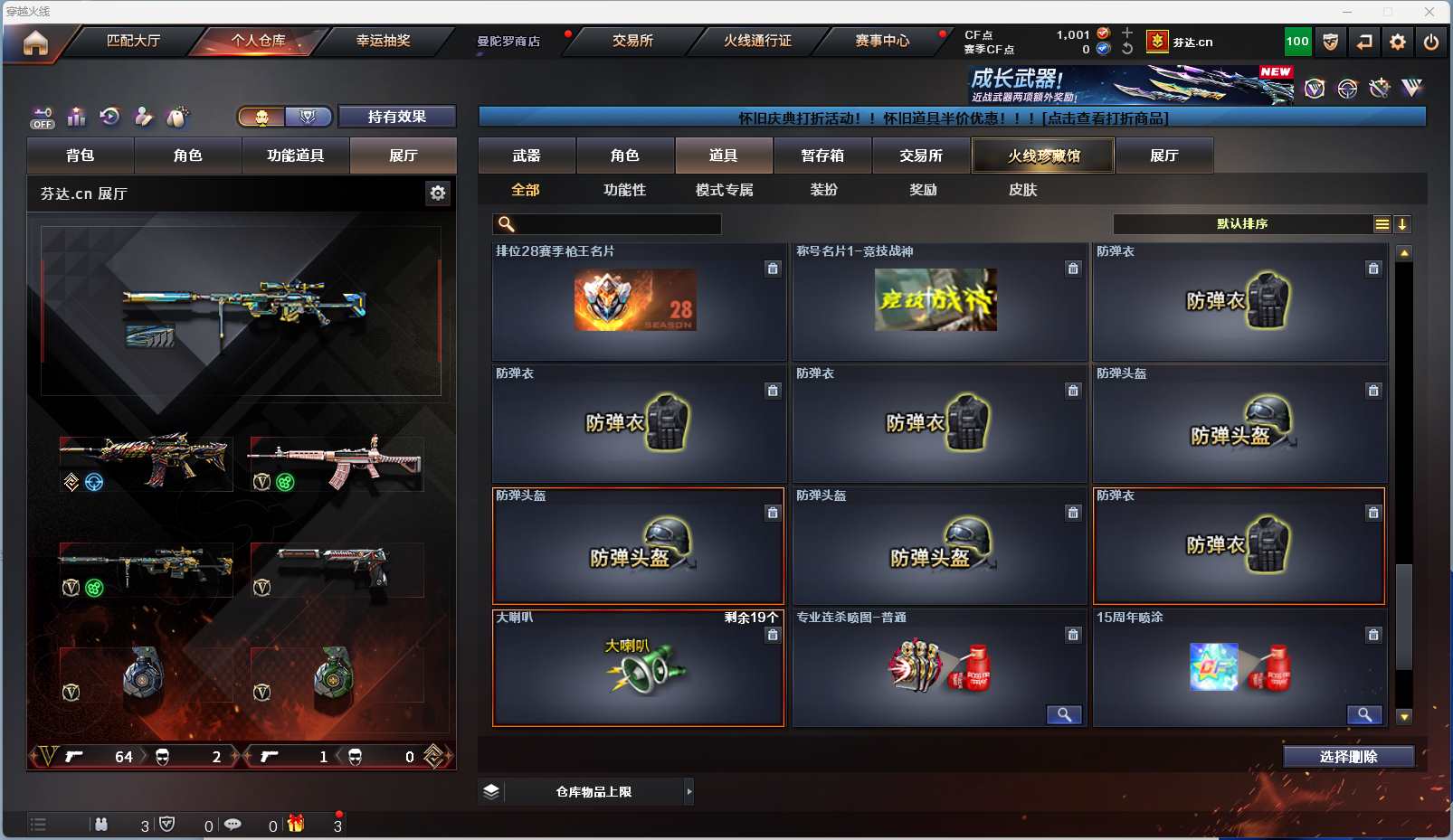Click the home icon at the top left

coord(35,42)
